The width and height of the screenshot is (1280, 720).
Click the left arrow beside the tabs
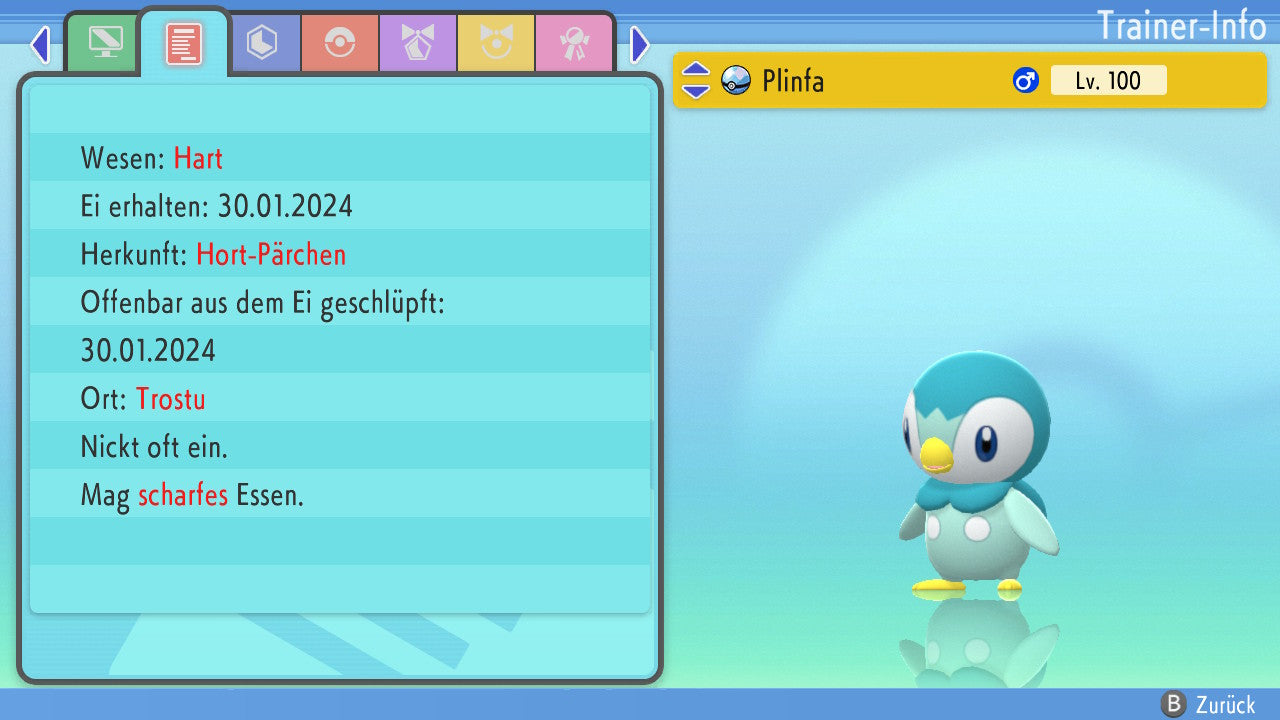tap(40, 44)
